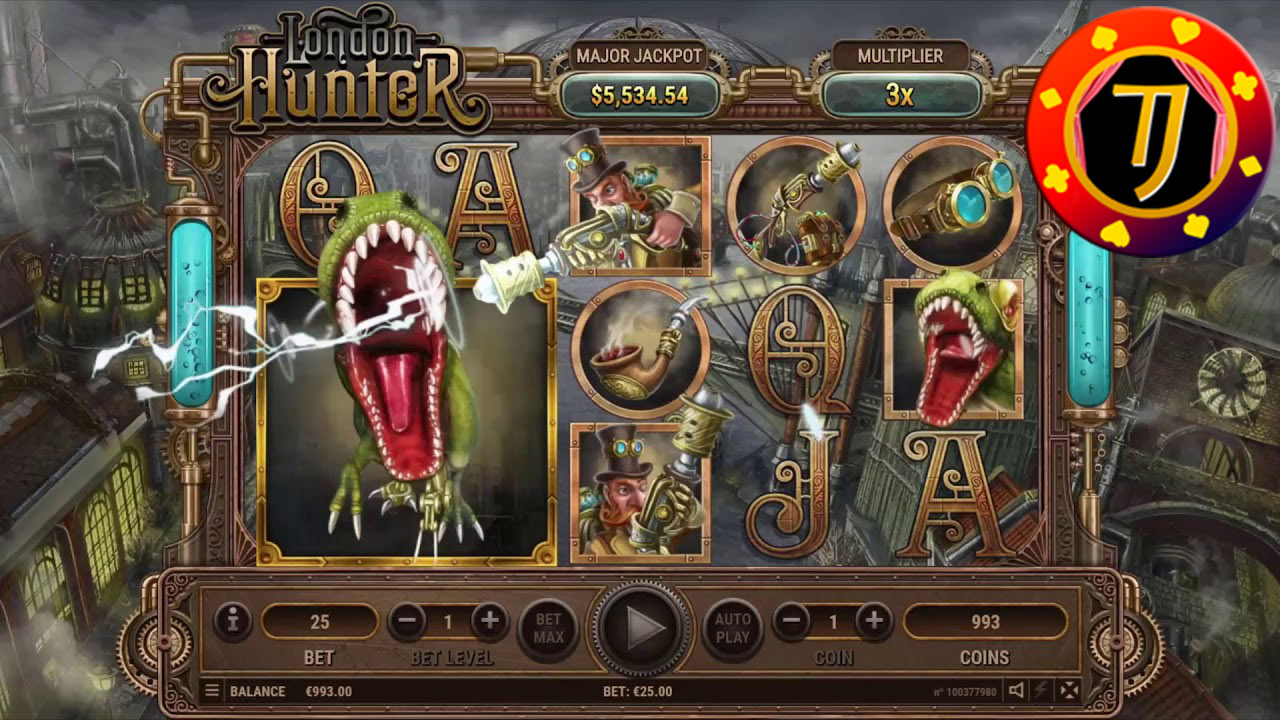Viewport: 1280px width, 720px height.
Task: Increase the bet level with the plus icon
Action: (x=489, y=619)
